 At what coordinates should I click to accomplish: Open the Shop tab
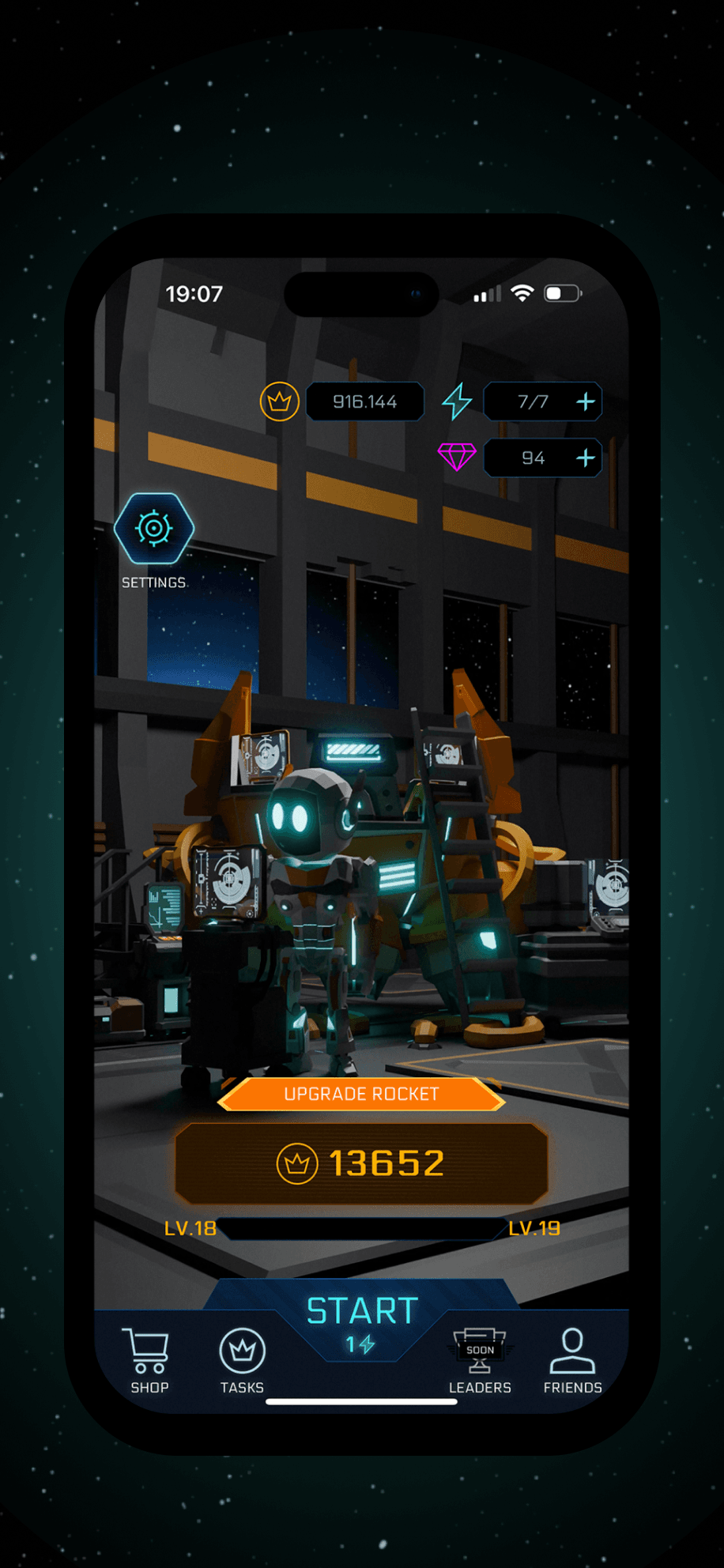149,1361
